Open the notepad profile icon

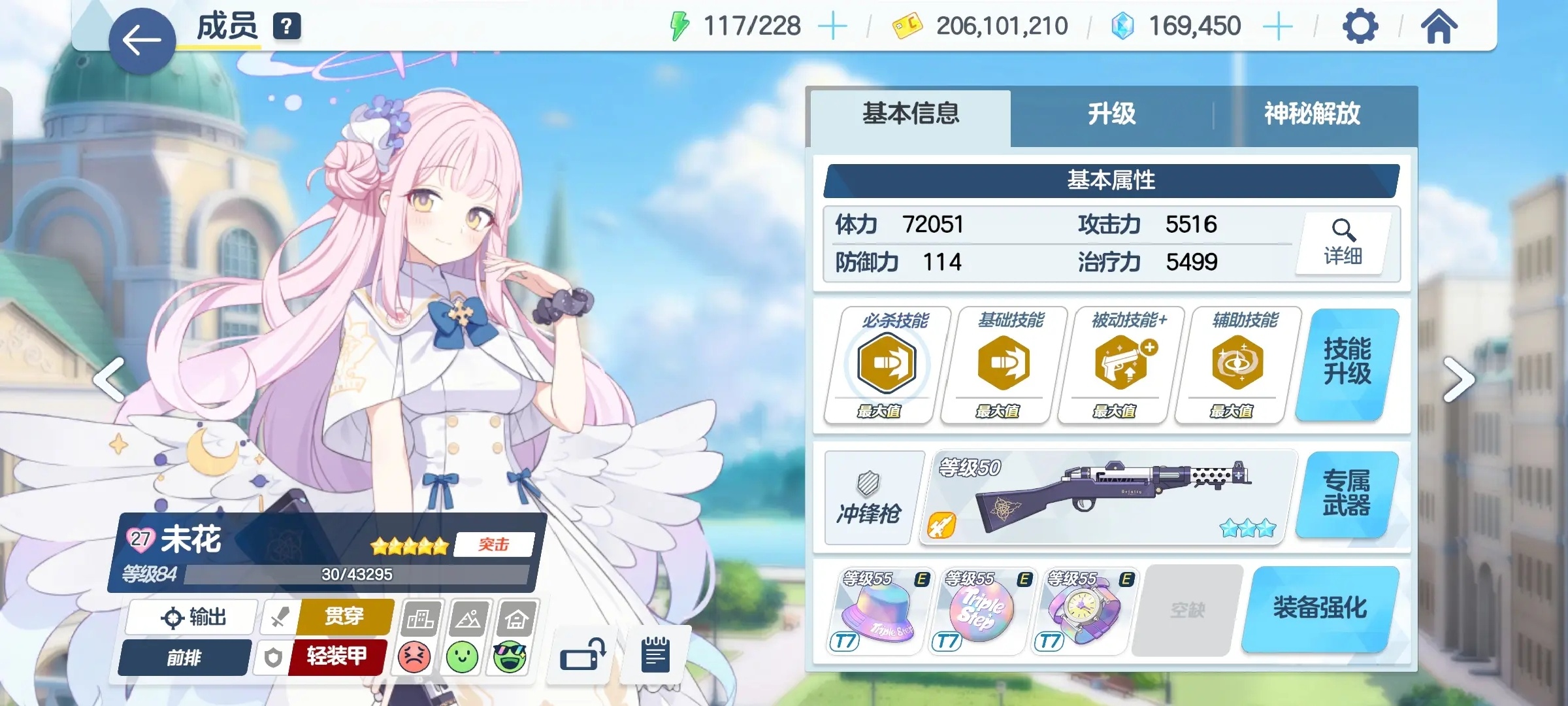655,654
